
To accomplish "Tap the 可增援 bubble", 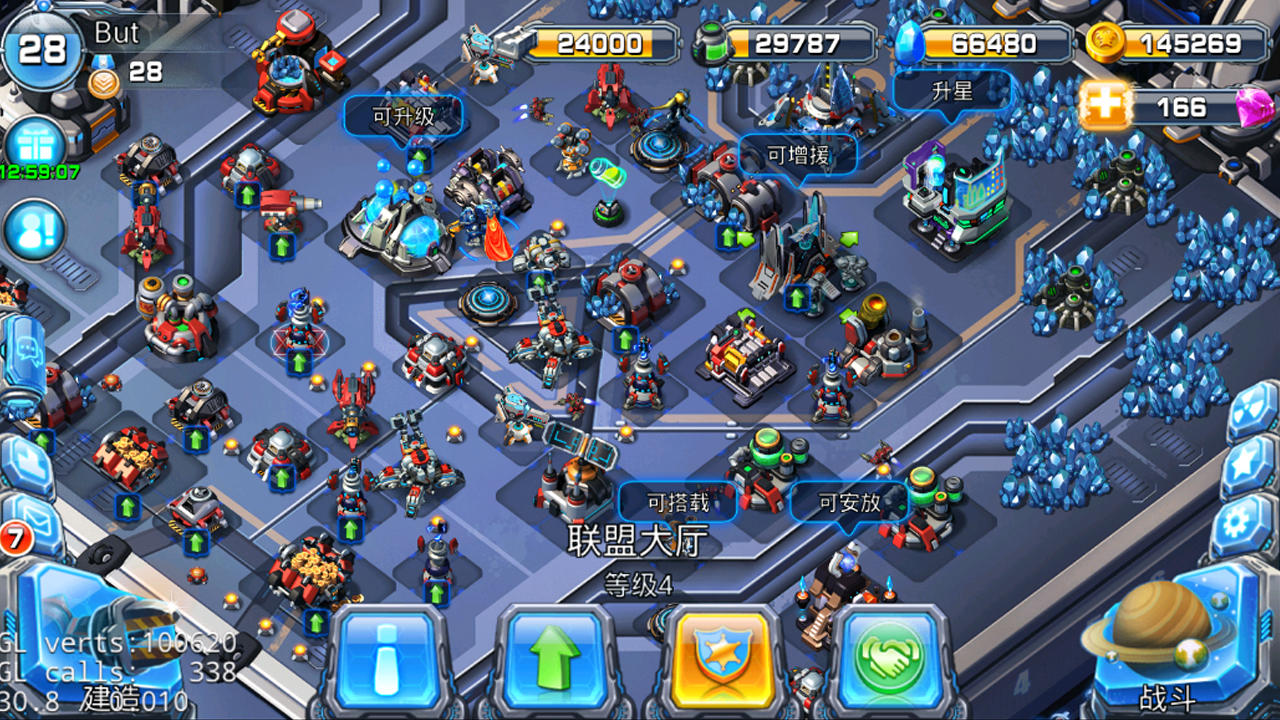I will [x=796, y=152].
